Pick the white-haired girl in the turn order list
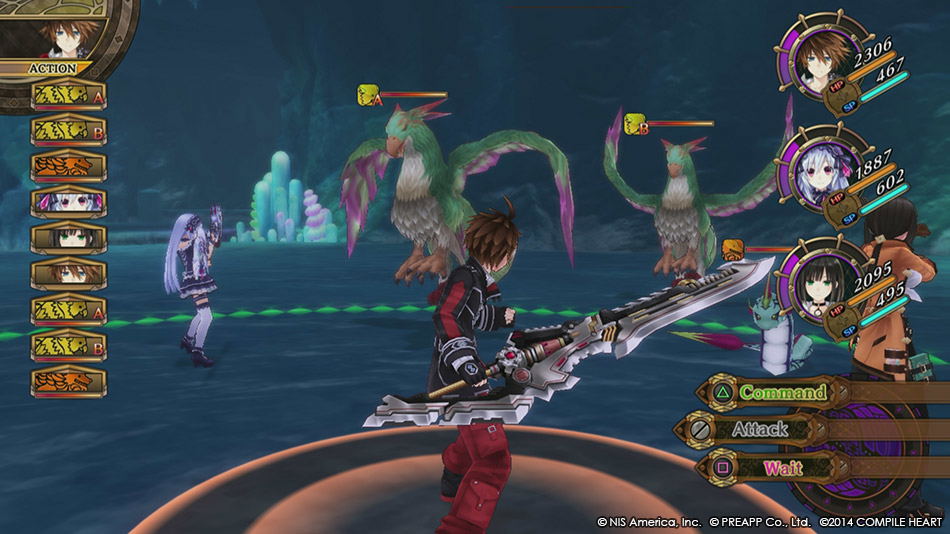 click(68, 202)
